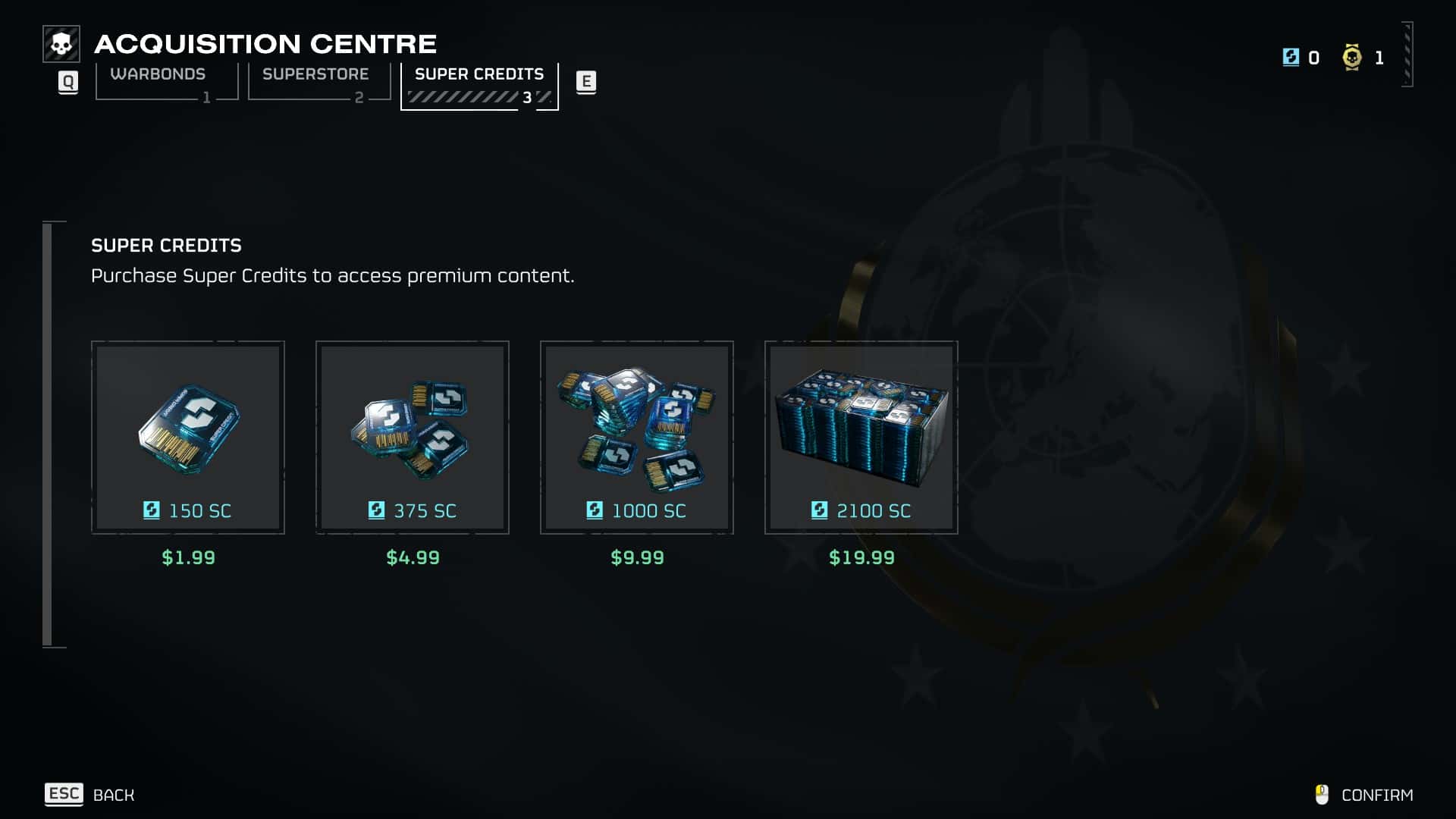Viewport: 1456px width, 819px height.
Task: Purchase the 2100 SC crate
Action: (x=861, y=438)
